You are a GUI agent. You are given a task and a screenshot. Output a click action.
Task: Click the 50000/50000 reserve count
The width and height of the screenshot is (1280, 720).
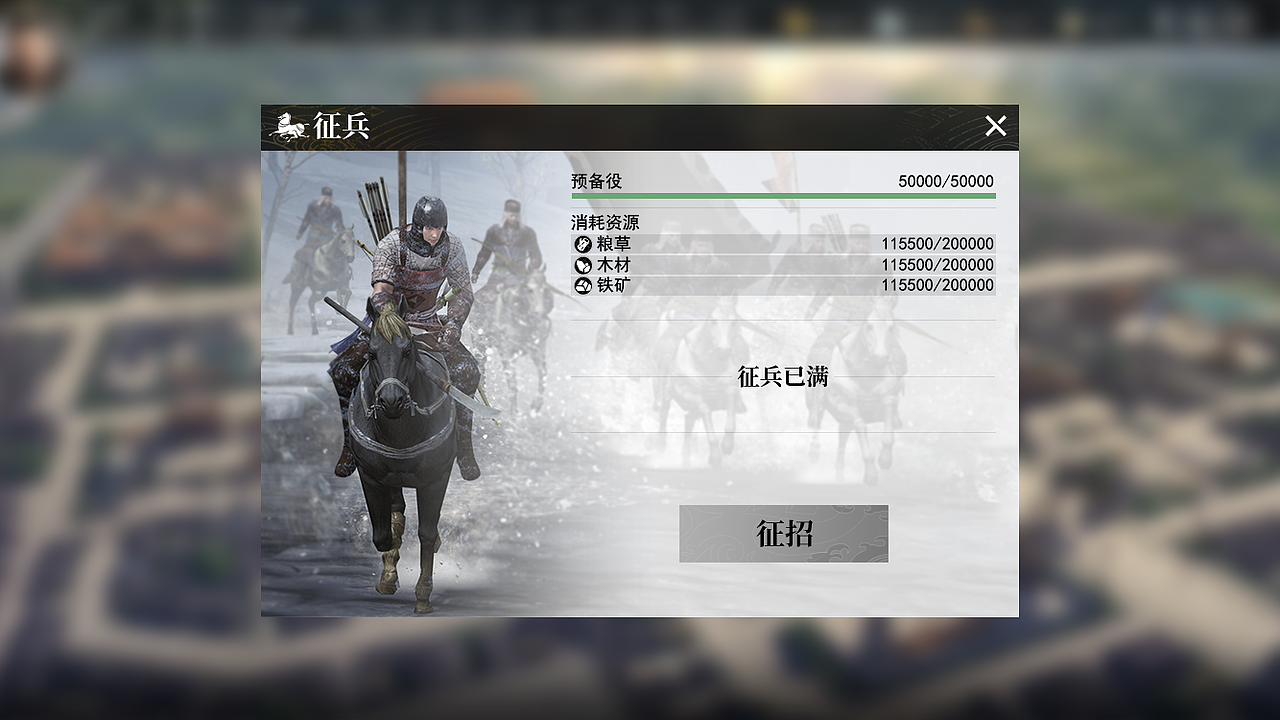pyautogui.click(x=944, y=182)
